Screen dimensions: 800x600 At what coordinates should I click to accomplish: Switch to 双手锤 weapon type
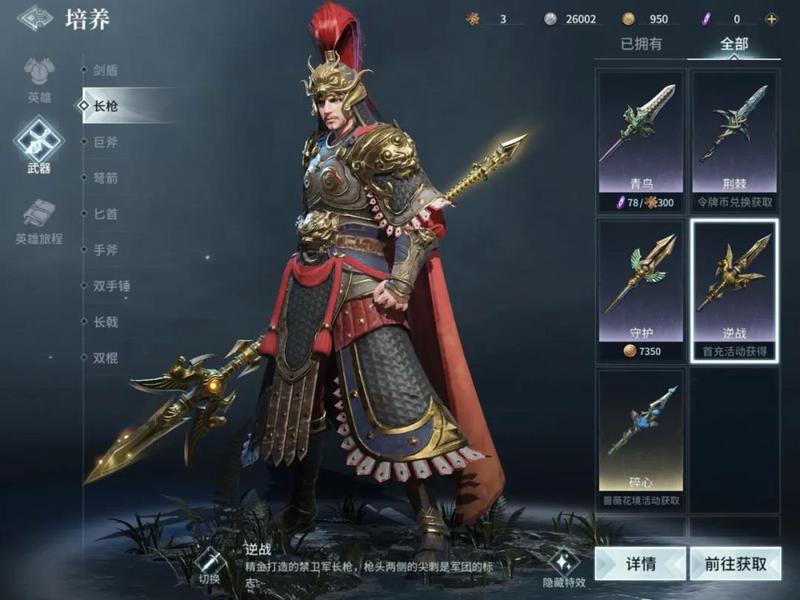[112, 286]
